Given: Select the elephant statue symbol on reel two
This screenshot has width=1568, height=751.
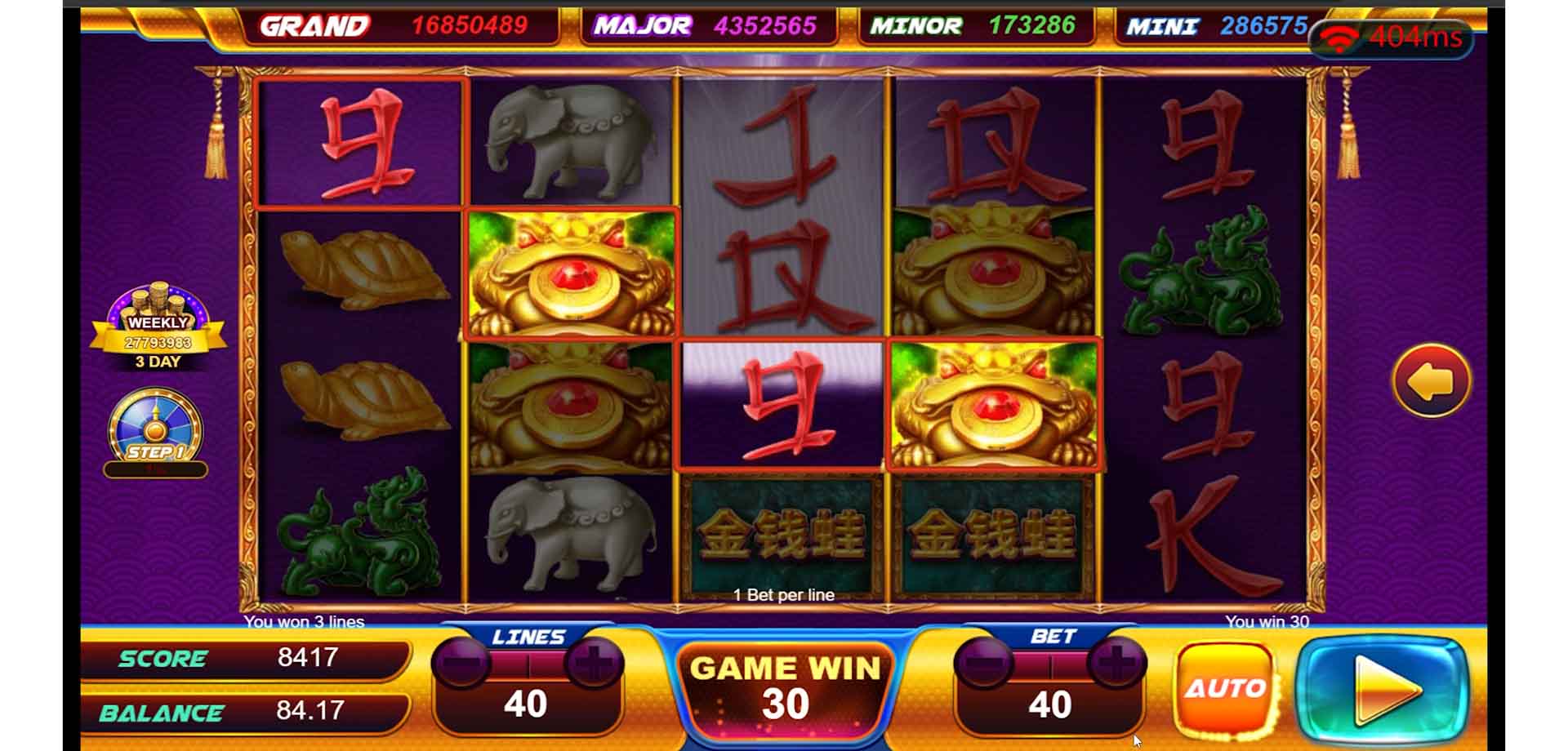Looking at the screenshot, I should point(572,143).
